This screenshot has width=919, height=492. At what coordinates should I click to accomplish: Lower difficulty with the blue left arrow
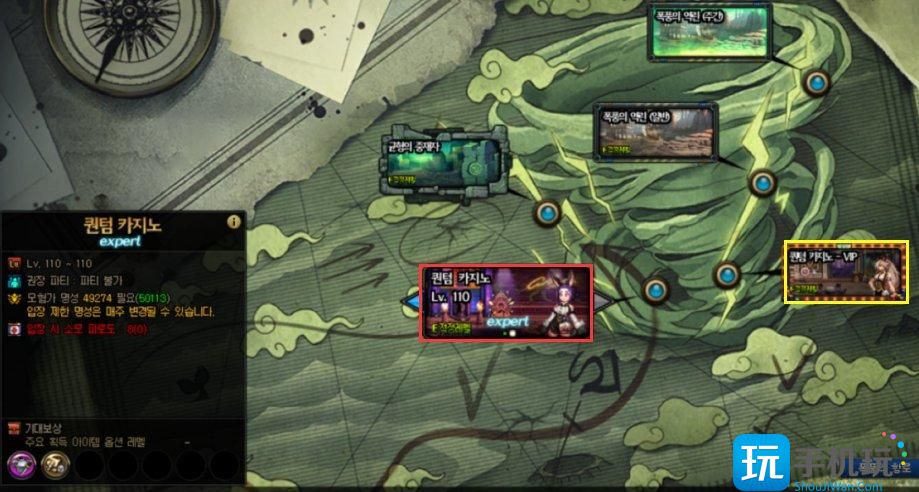pos(410,301)
